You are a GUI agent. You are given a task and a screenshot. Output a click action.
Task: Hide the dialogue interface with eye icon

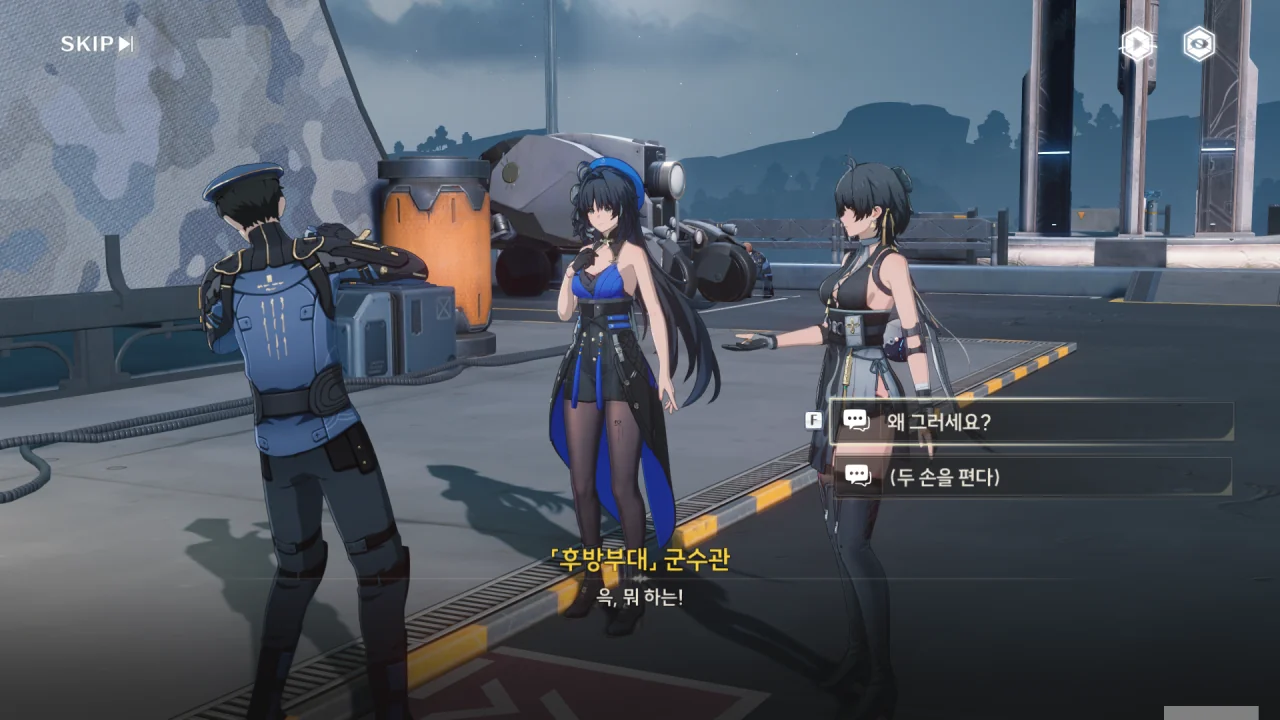[x=1198, y=44]
